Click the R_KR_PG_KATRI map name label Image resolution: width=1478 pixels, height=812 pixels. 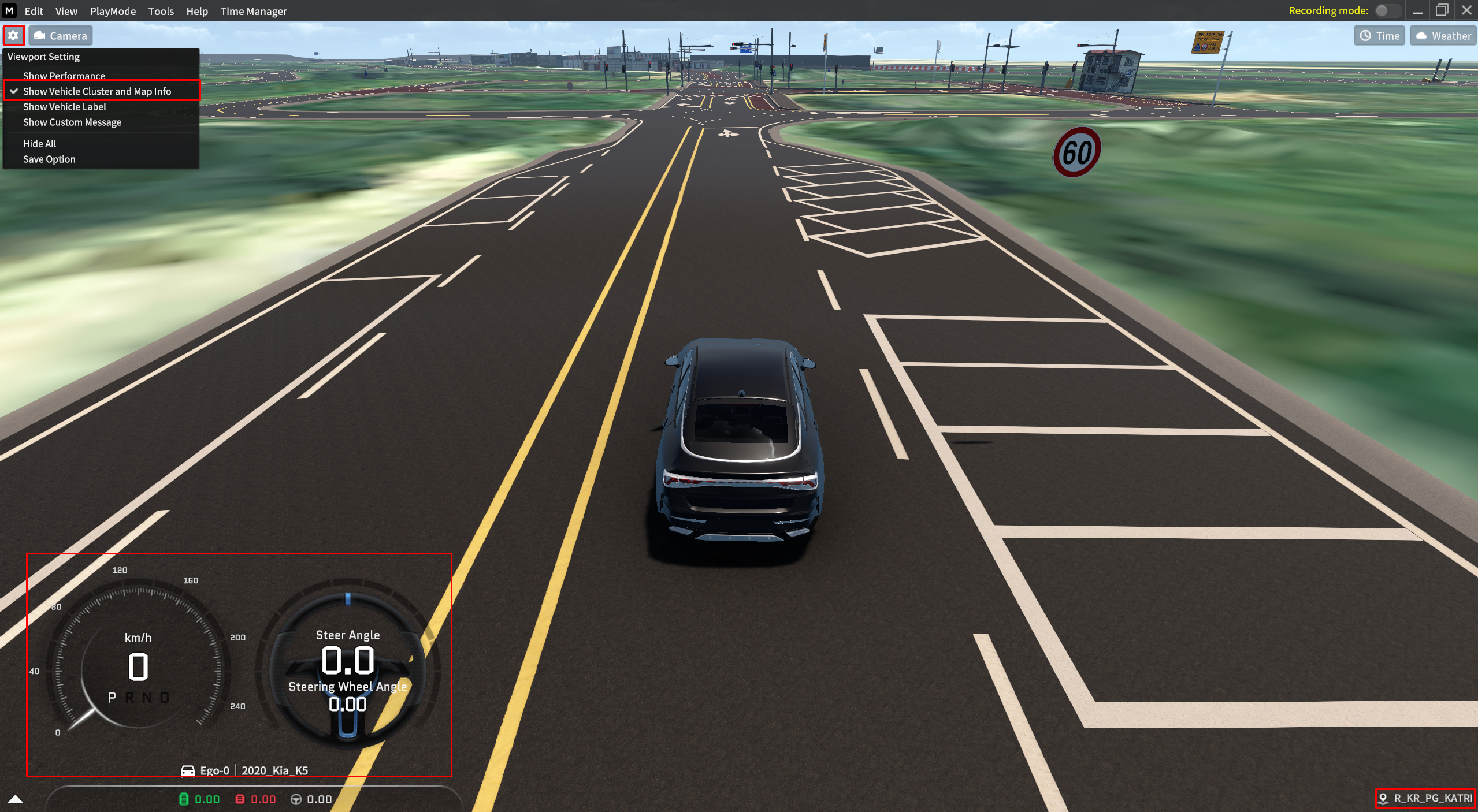[x=1426, y=798]
